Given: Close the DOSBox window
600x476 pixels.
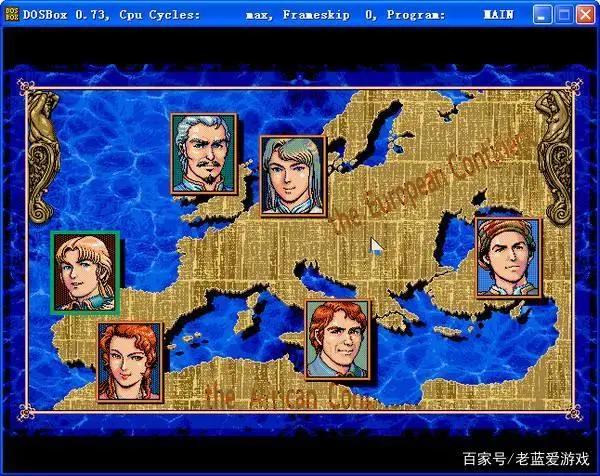Looking at the screenshot, I should (585, 15).
